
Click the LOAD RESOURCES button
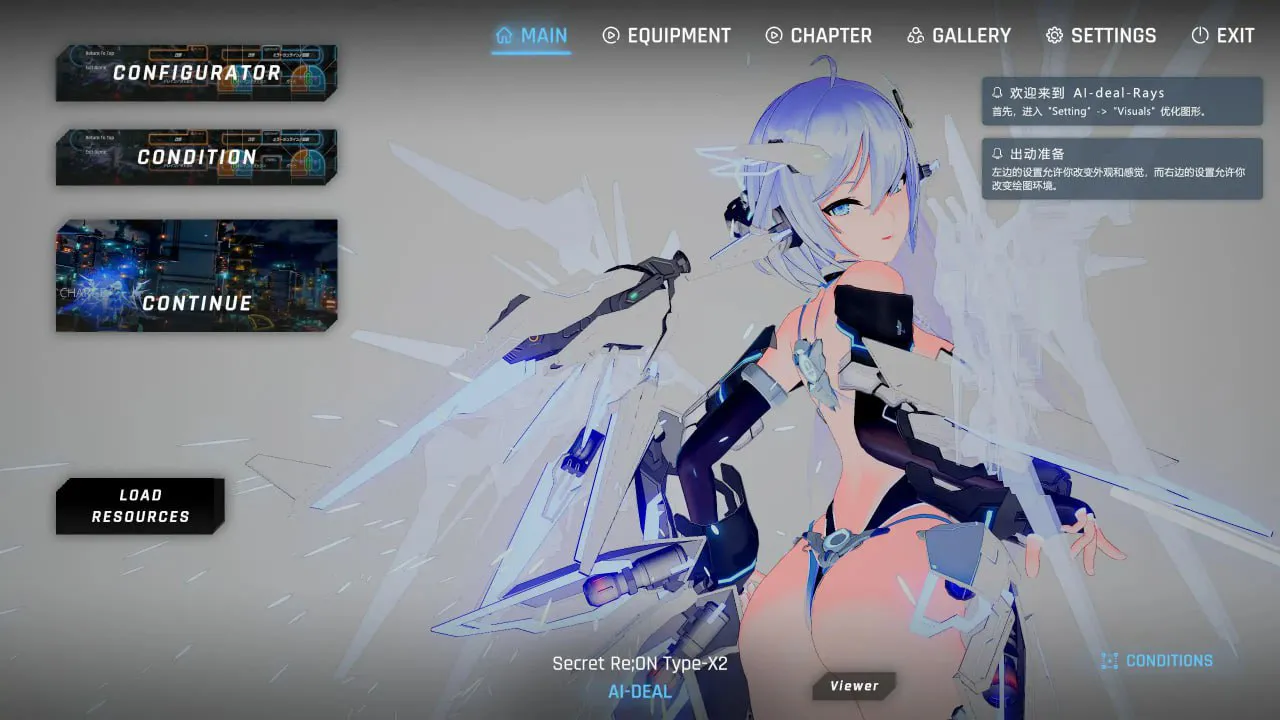140,506
